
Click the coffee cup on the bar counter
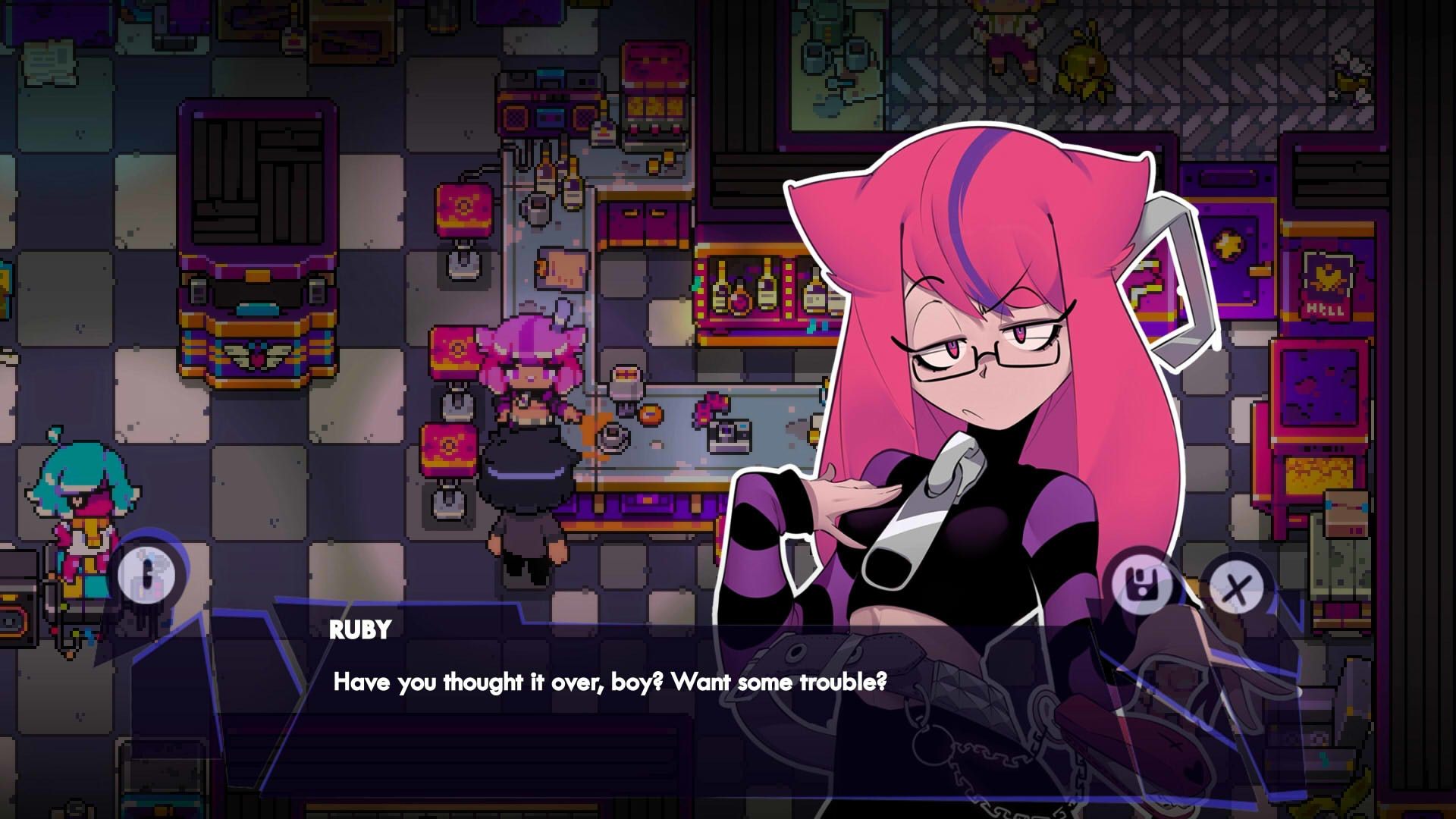click(x=613, y=437)
